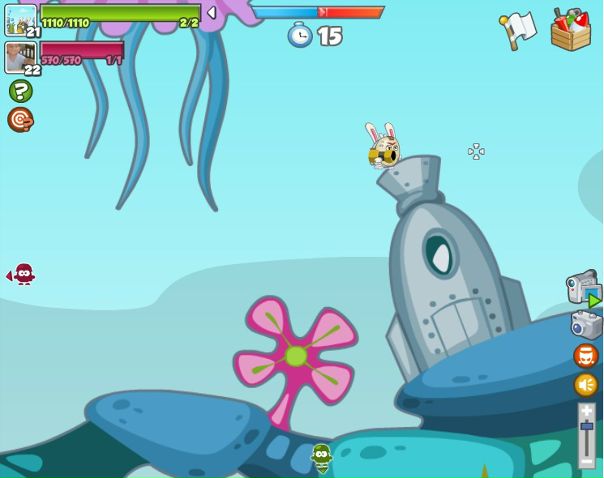The height and width of the screenshot is (478, 604).
Task: Click the white surrender flag
Action: (x=518, y=29)
